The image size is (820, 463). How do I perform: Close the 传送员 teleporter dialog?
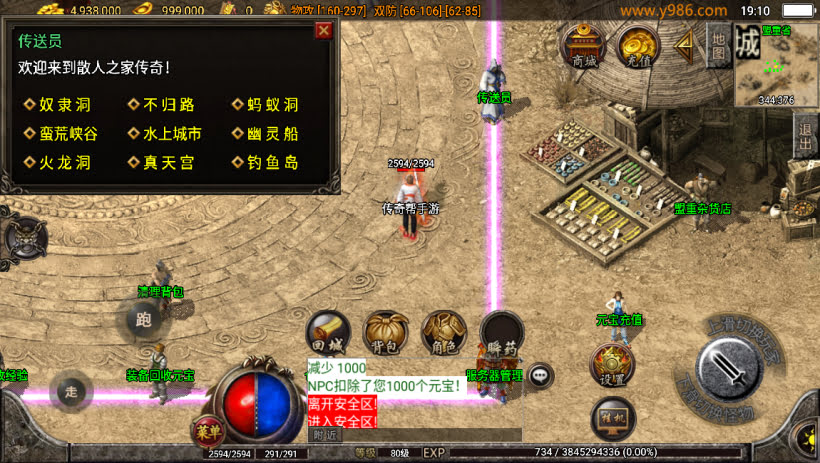pyautogui.click(x=323, y=30)
